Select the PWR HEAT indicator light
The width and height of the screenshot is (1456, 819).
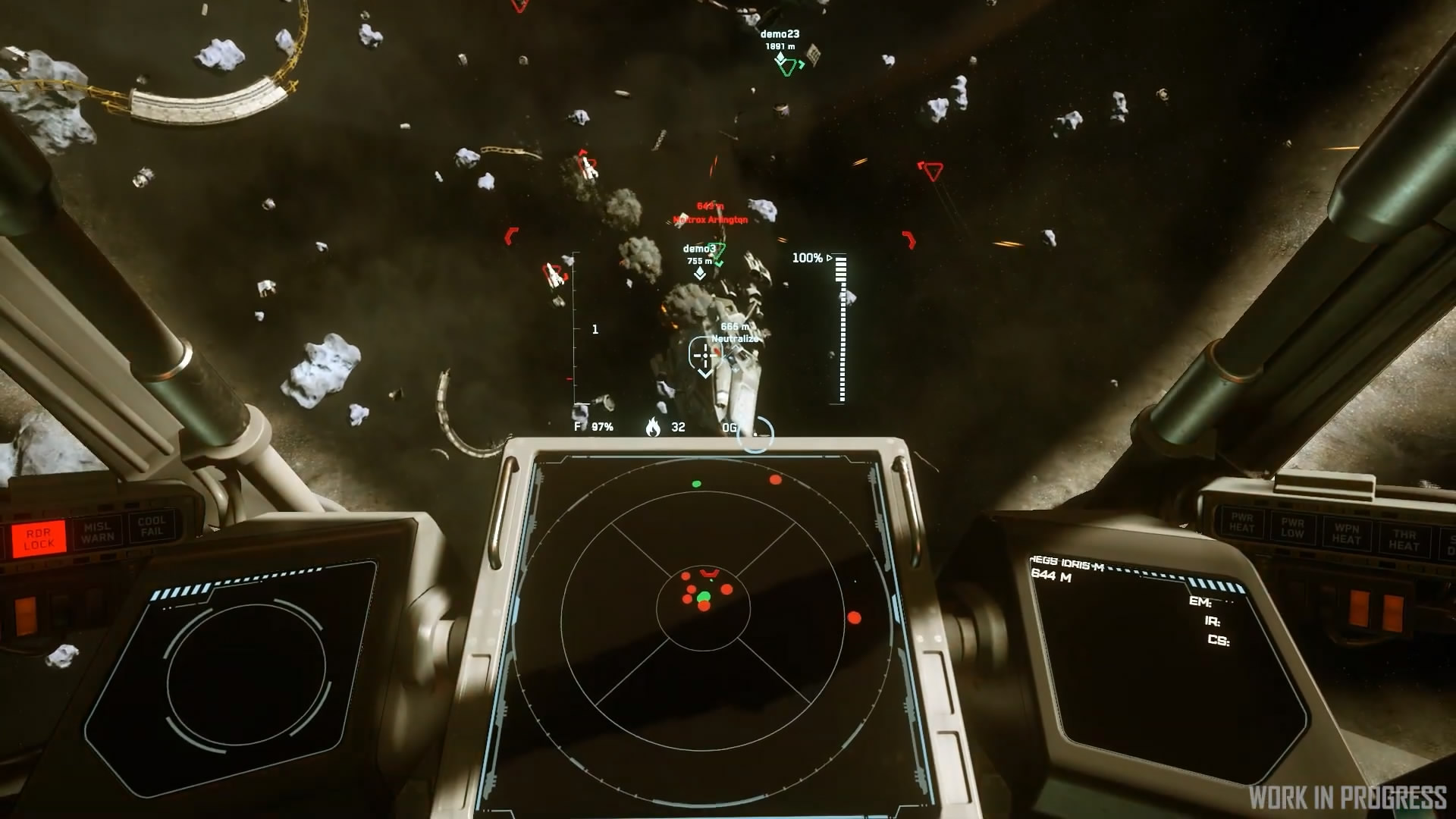pyautogui.click(x=1241, y=522)
